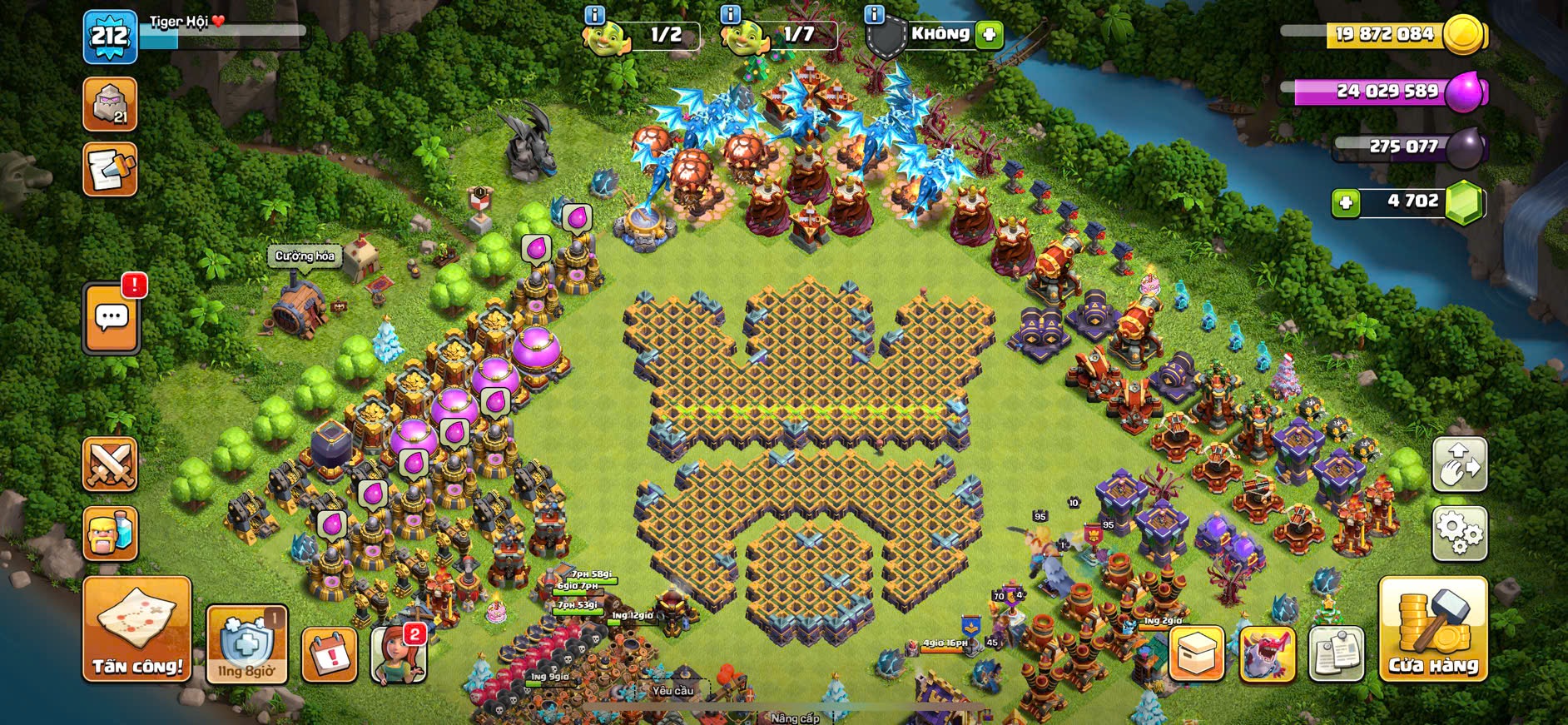Screen dimensions: 1568x725
Task: Tap the gold coin resource counter
Action: pyautogui.click(x=1385, y=35)
